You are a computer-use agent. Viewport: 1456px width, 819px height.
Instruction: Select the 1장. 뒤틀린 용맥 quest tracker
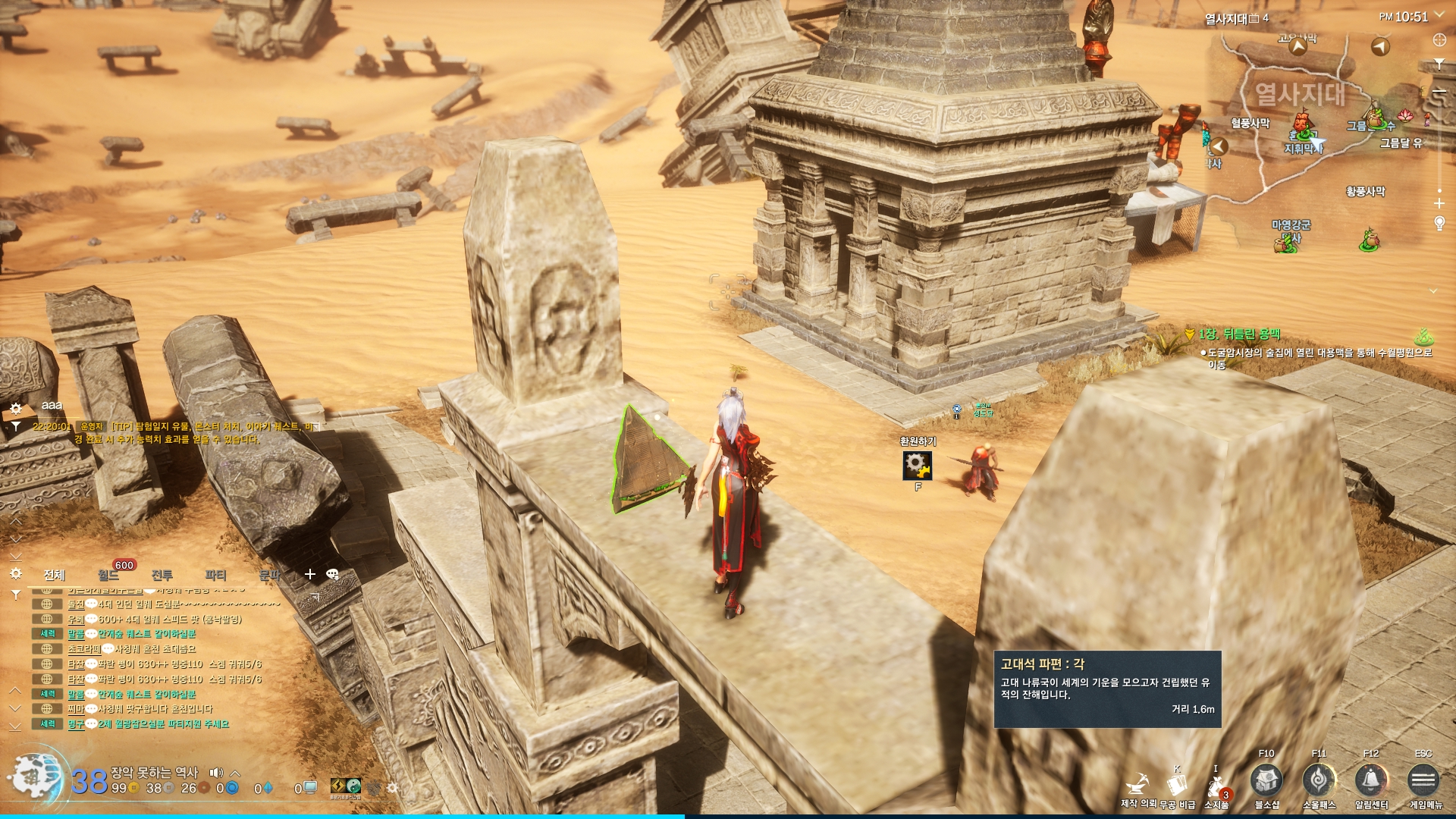[x=1239, y=334]
